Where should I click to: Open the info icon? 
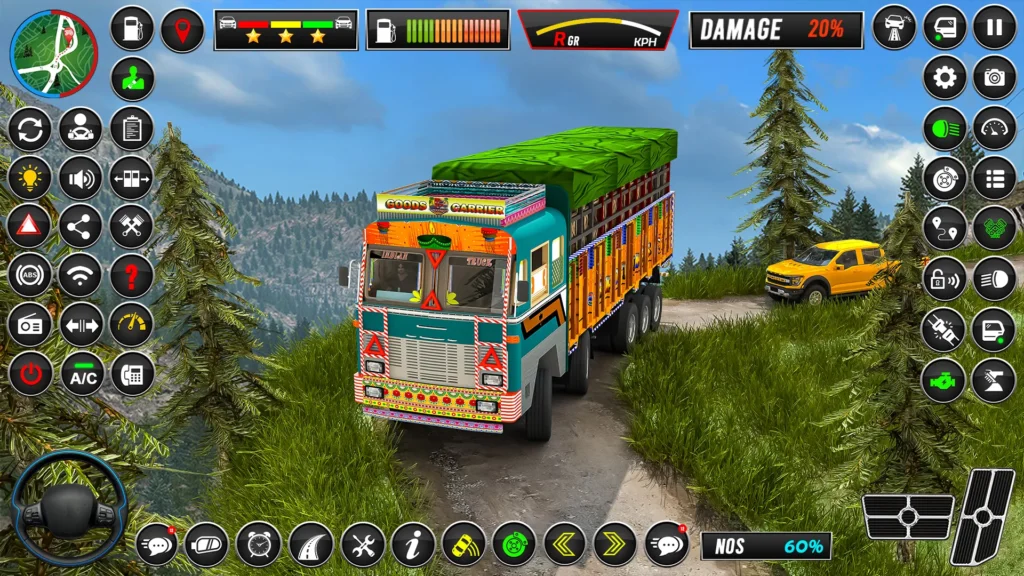point(413,544)
